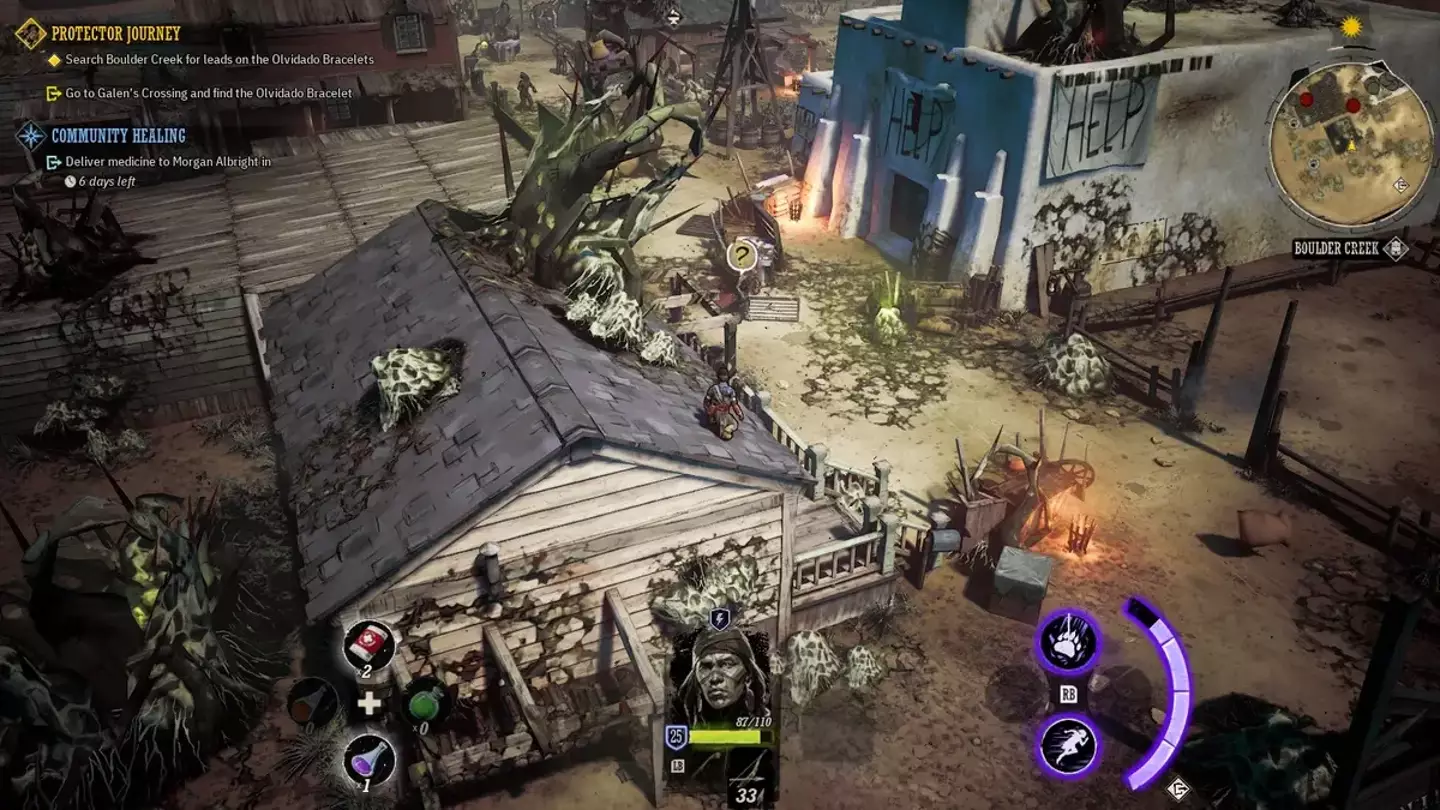Click the lightning shield buff above the portrait

(718, 620)
